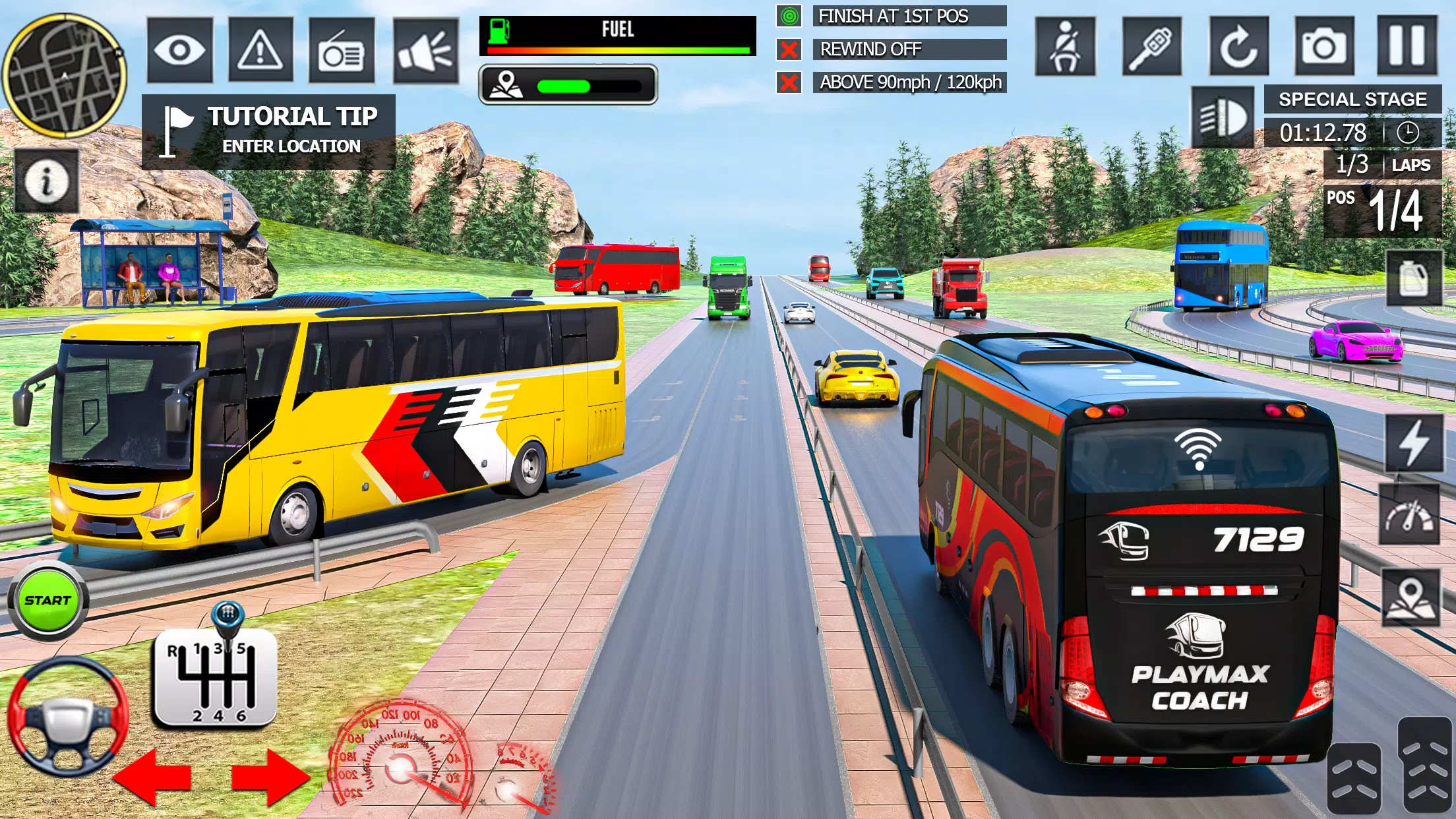Image resolution: width=1456 pixels, height=819 pixels.
Task: Turn on the radio
Action: [x=342, y=51]
